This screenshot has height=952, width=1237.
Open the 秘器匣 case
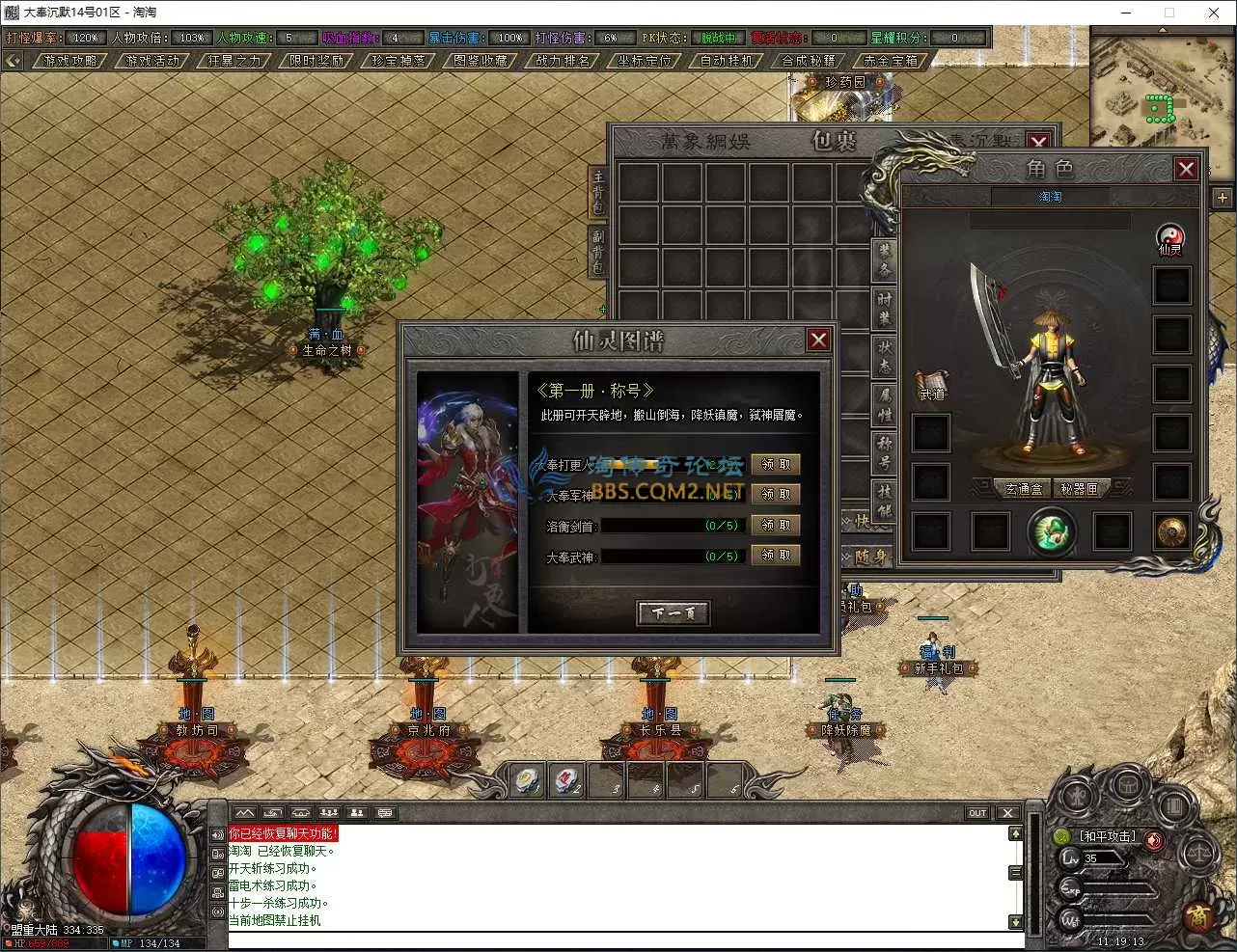(1079, 489)
